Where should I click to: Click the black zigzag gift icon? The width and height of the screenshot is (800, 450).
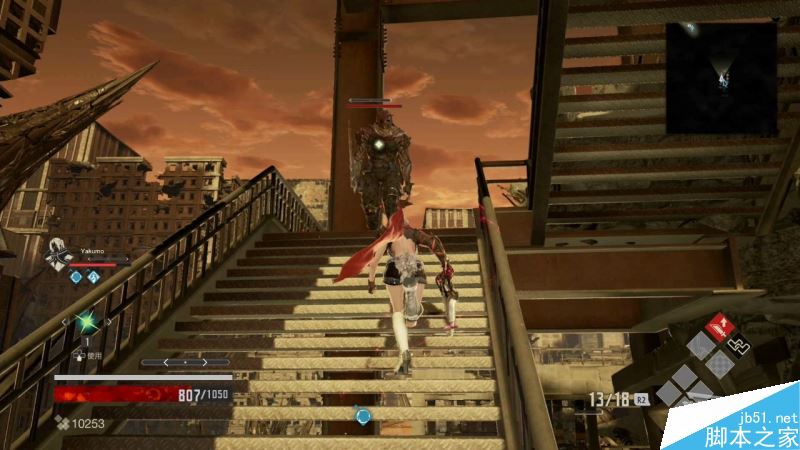[738, 344]
